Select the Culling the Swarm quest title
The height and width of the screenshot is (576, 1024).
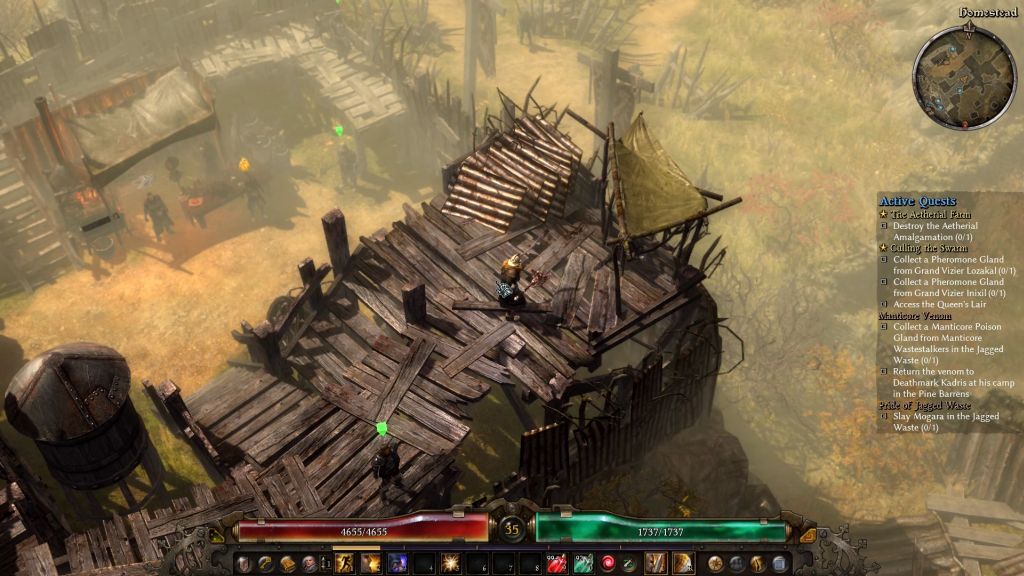pyautogui.click(x=923, y=247)
